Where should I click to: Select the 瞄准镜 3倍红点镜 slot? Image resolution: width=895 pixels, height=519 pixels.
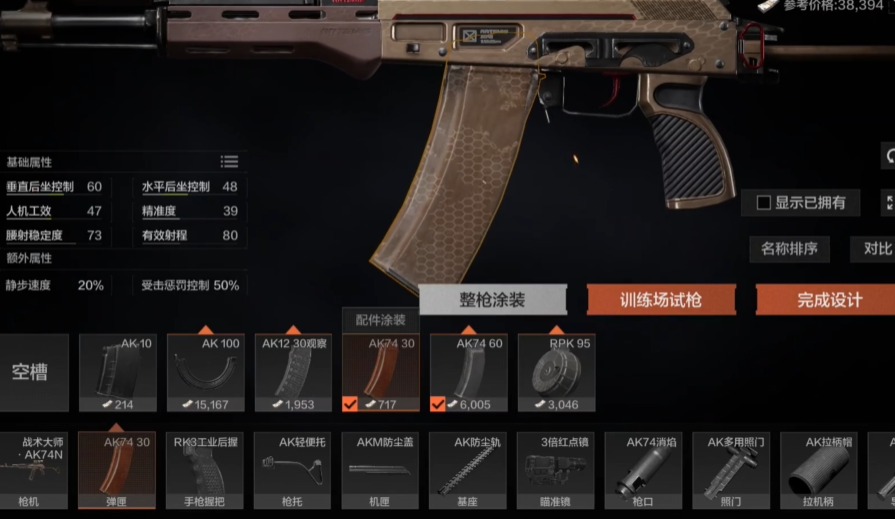pos(556,470)
